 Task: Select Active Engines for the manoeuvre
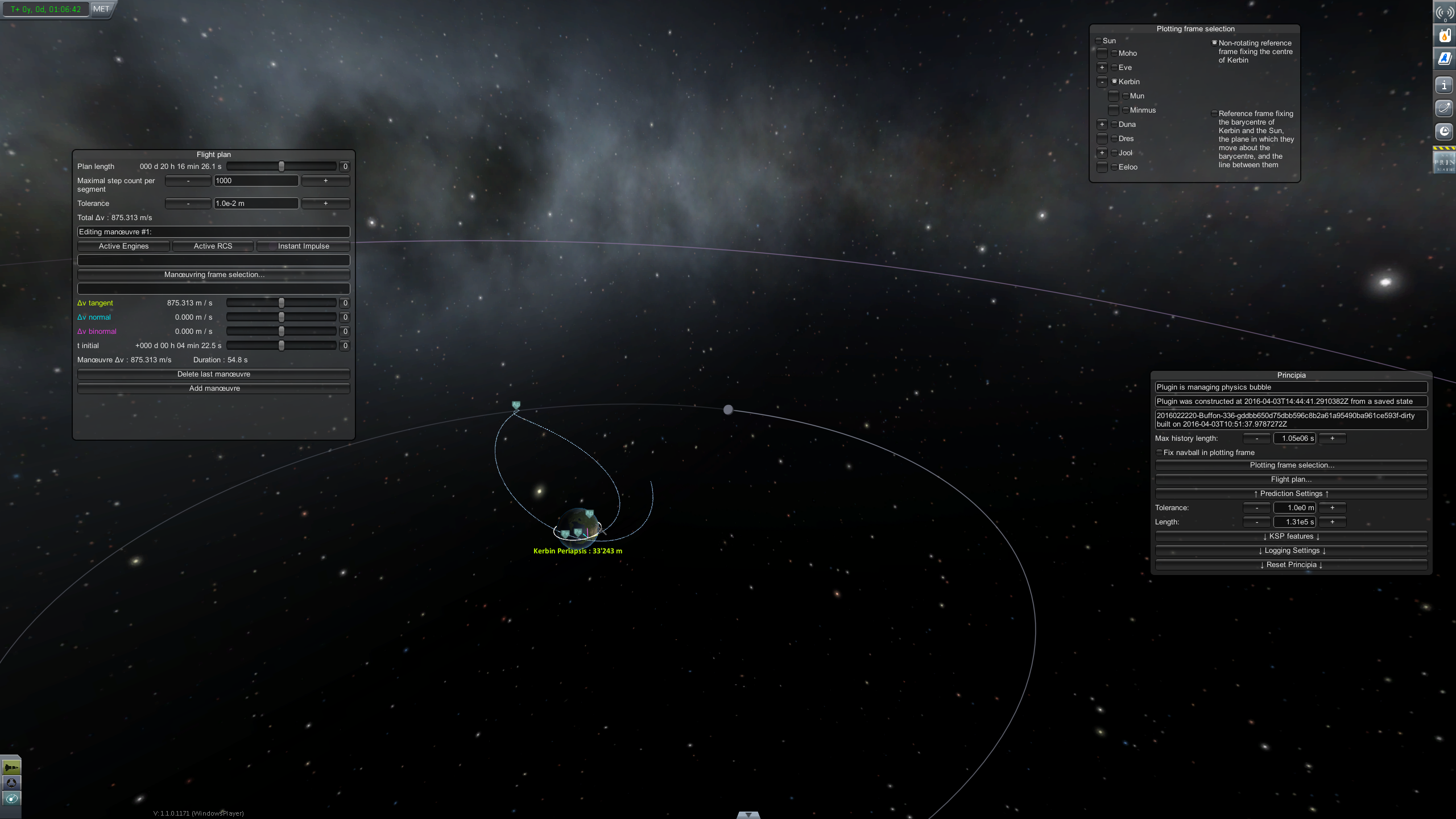(123, 246)
